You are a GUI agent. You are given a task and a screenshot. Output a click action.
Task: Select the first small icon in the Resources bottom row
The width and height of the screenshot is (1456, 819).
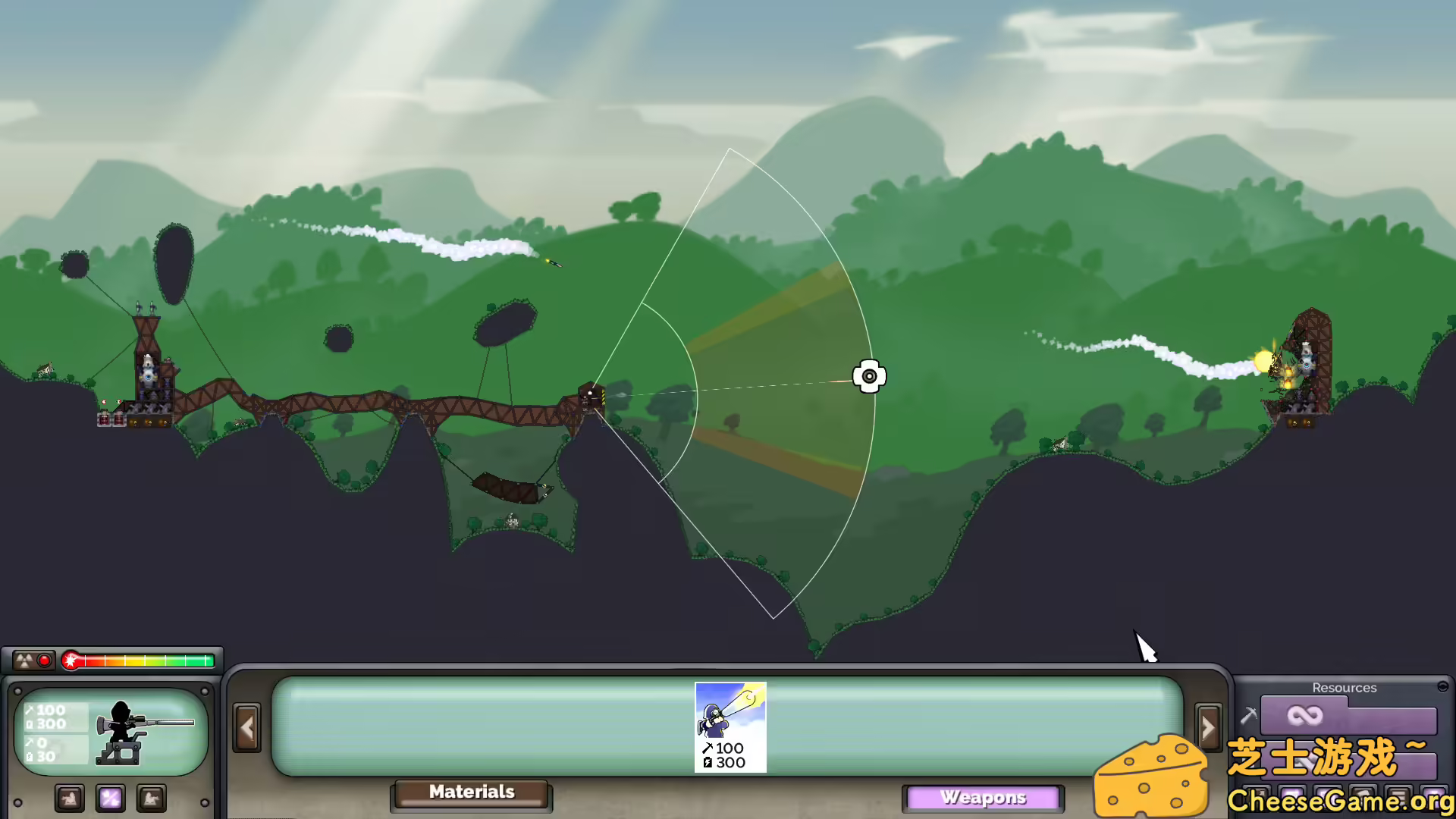tap(1256, 795)
